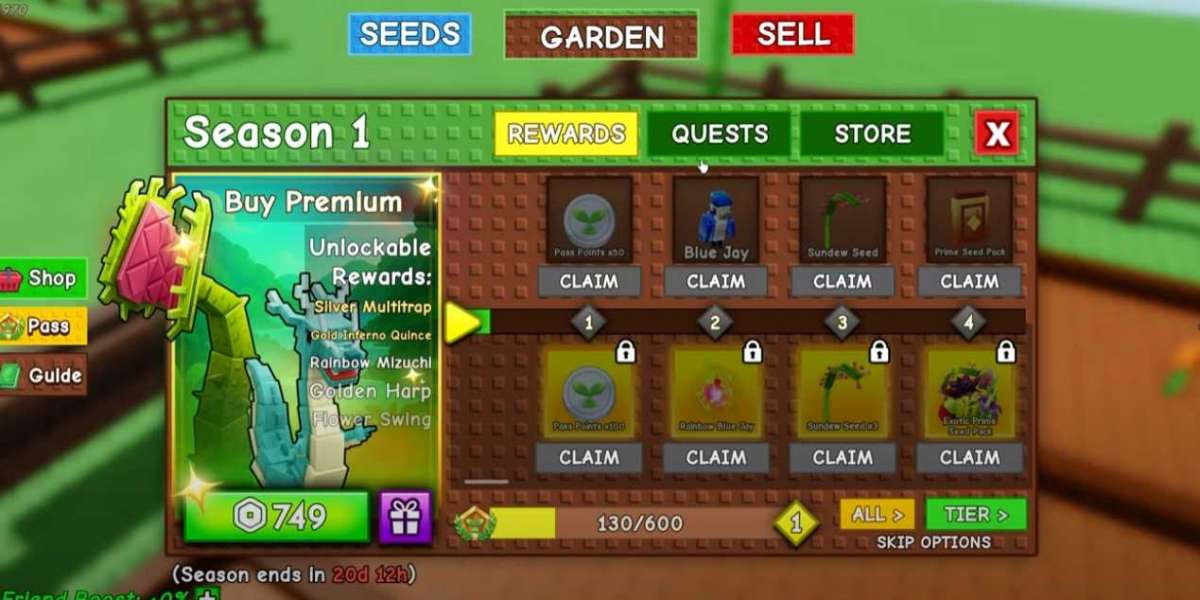Claim the premium Rainbow Blue Jay
1200x600 pixels.
pos(716,457)
